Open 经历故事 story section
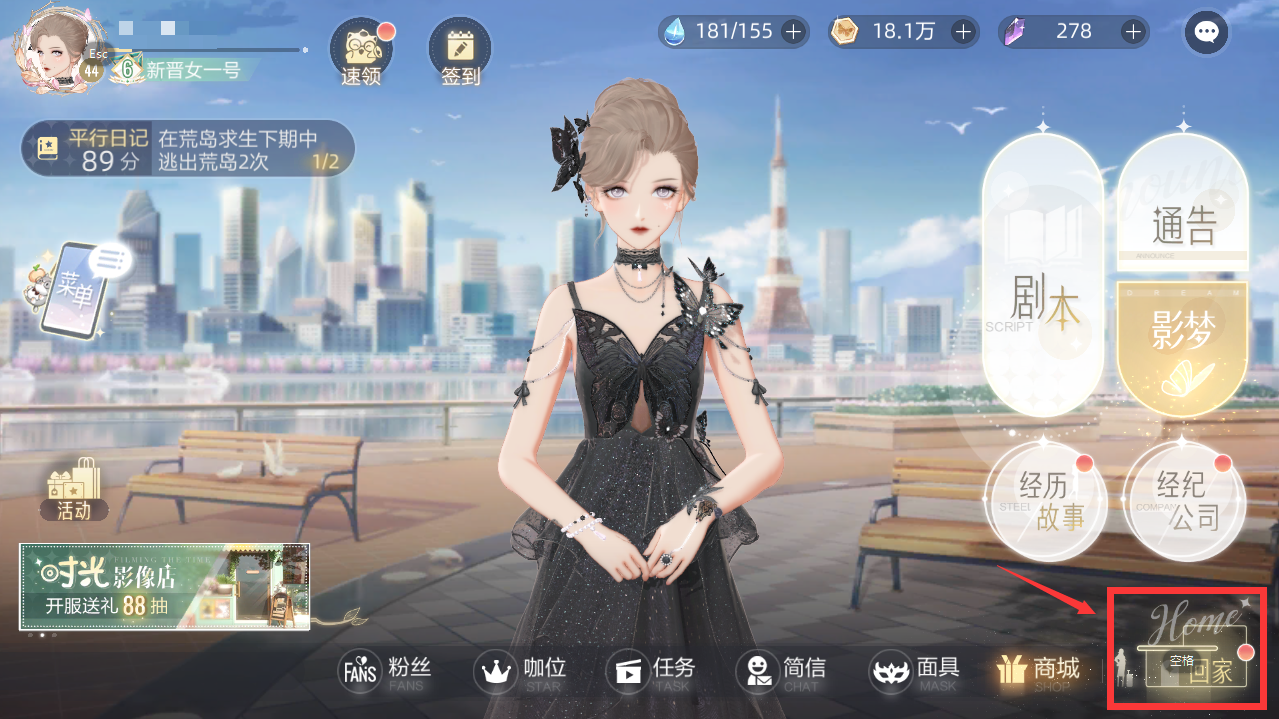This screenshot has width=1279, height=719. [1045, 502]
